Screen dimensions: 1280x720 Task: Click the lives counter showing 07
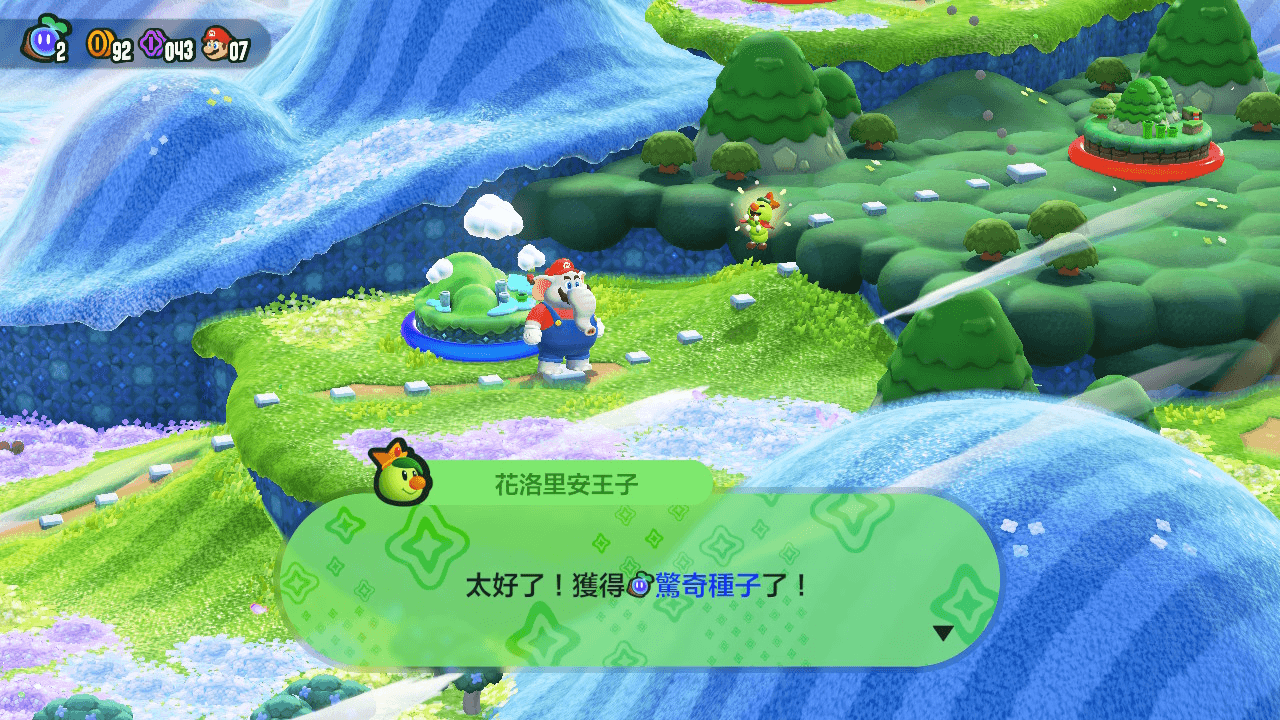(x=242, y=50)
